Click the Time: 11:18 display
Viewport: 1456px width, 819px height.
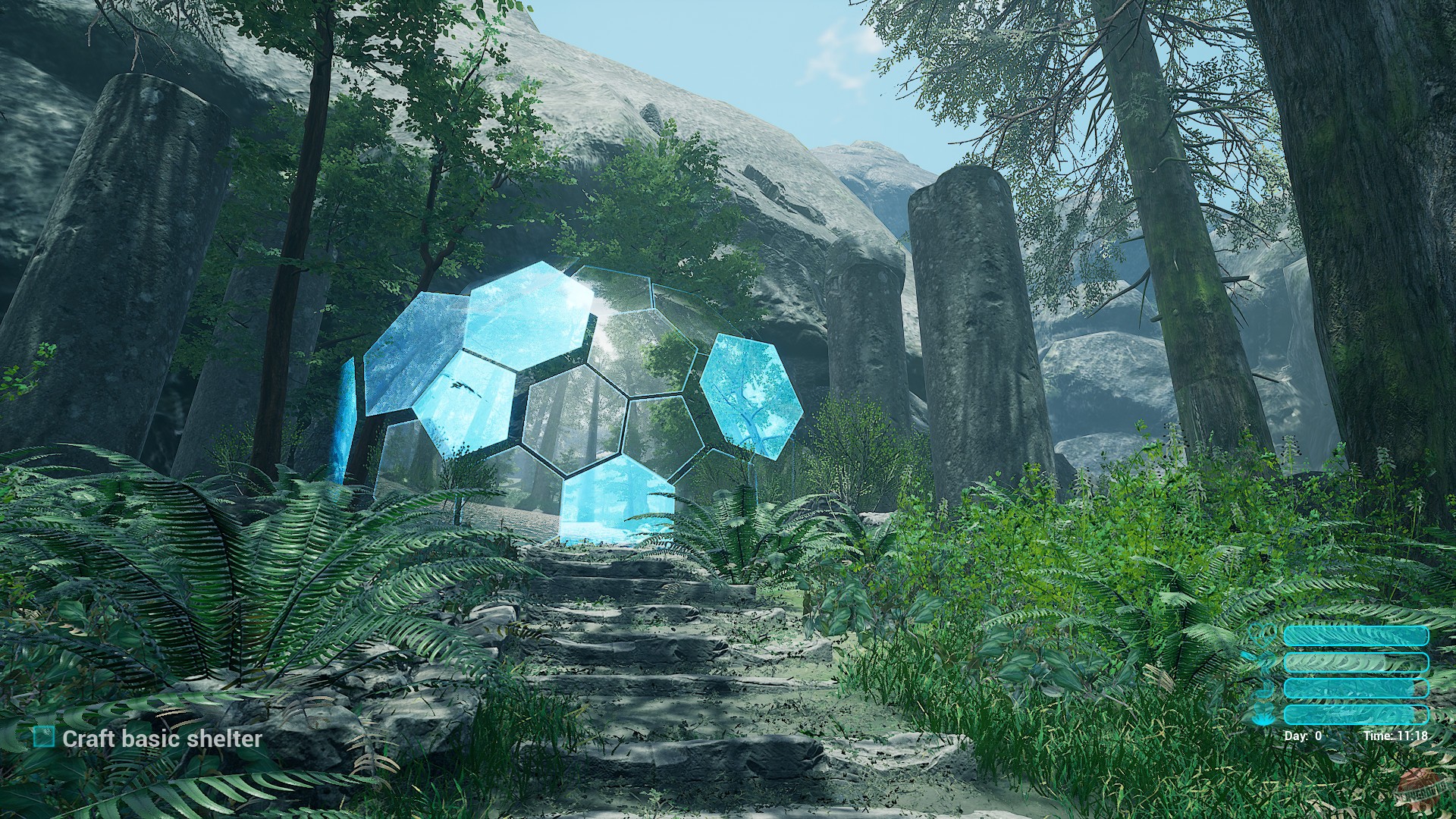click(x=1396, y=734)
